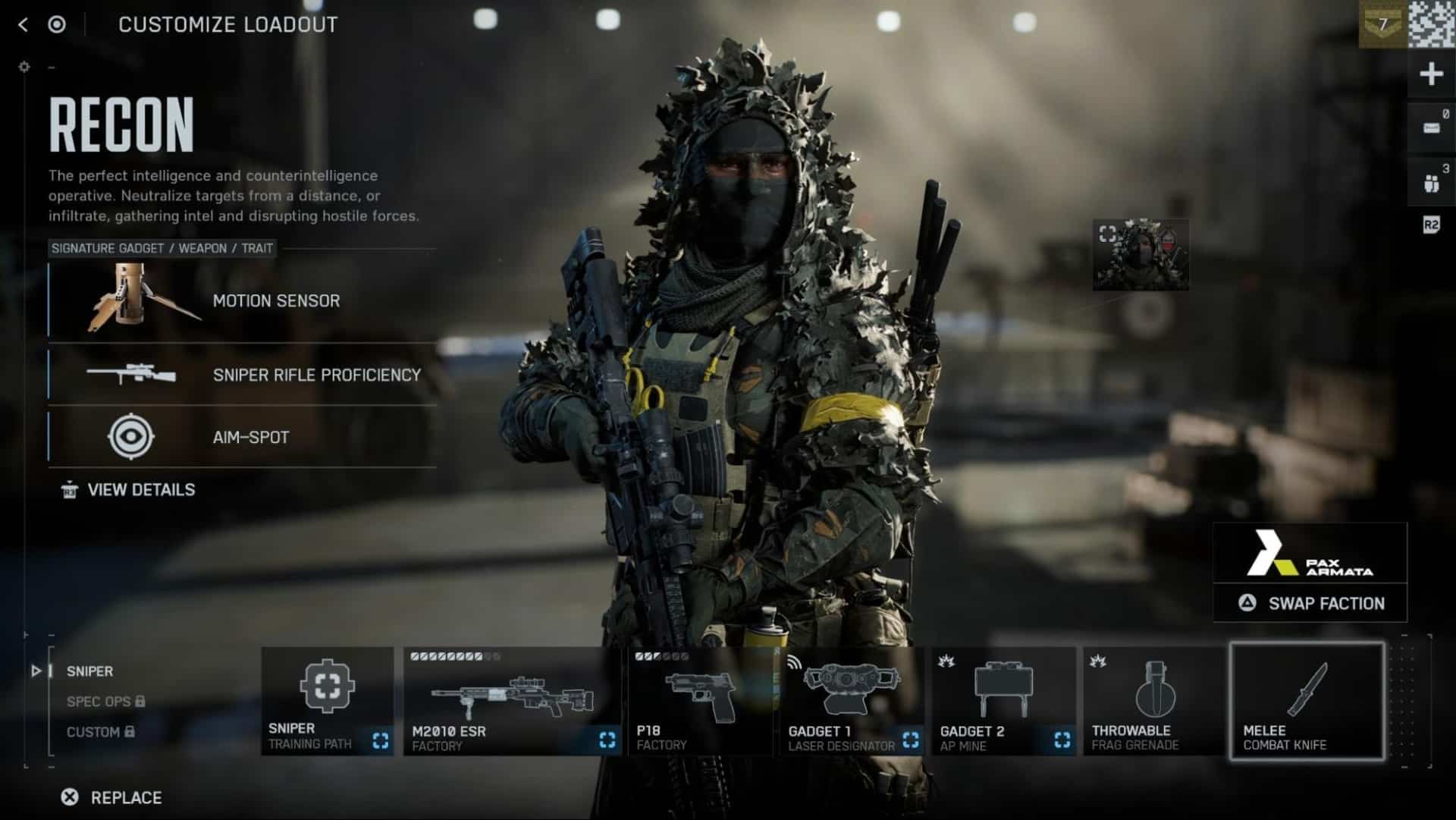Open the Combat Knife melee slot
The image size is (1456, 820).
(x=1307, y=701)
